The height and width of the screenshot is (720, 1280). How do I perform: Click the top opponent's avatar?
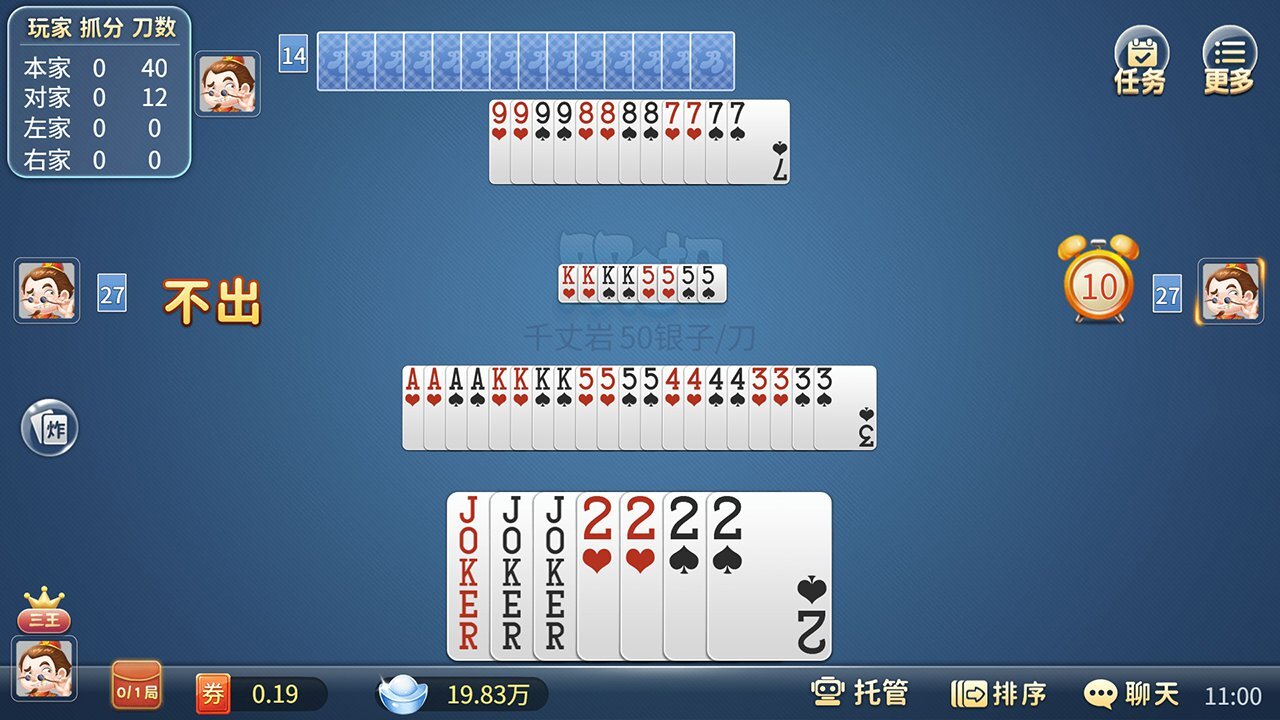click(227, 84)
